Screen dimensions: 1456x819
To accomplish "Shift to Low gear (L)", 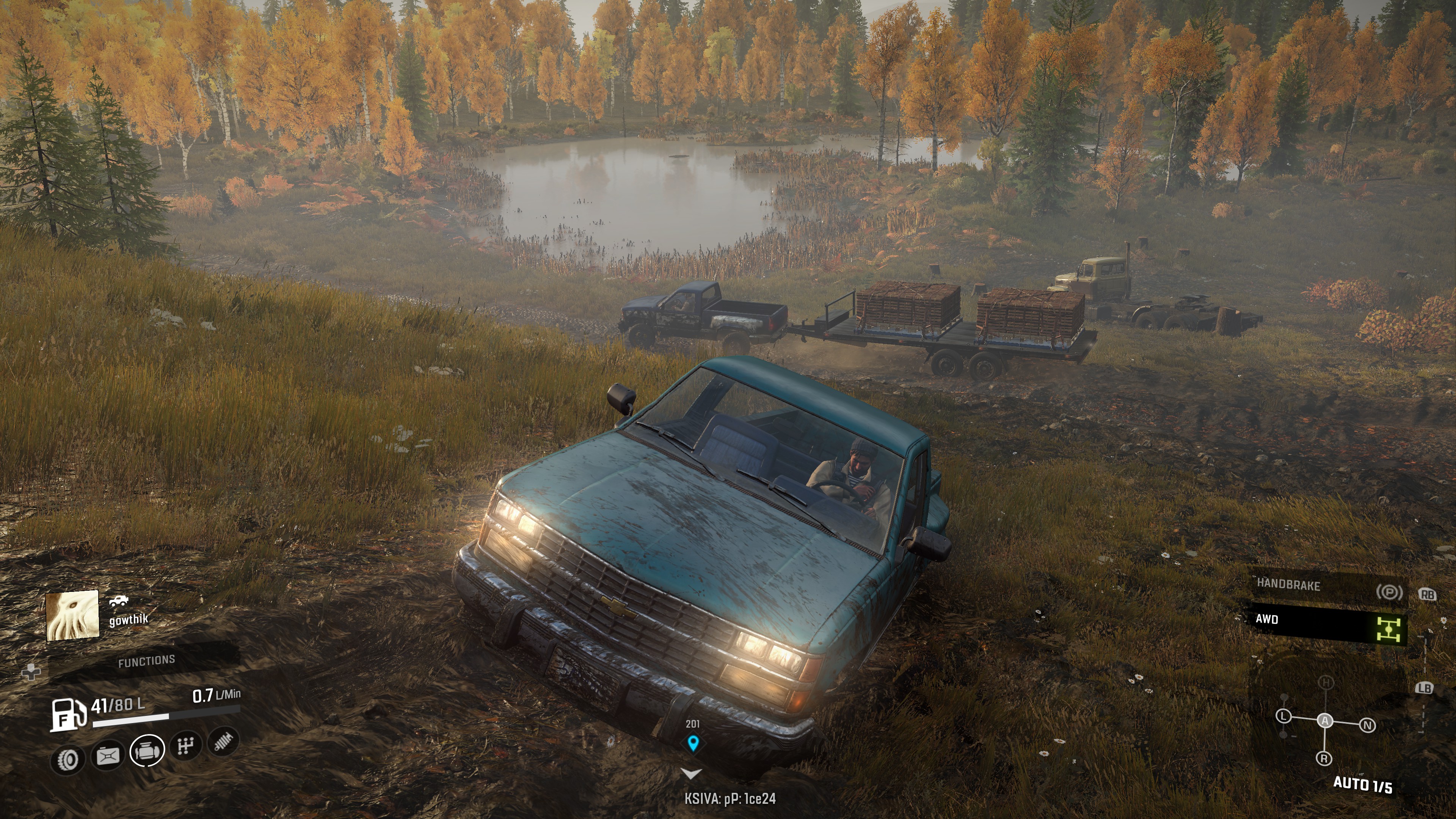I will point(1283,716).
